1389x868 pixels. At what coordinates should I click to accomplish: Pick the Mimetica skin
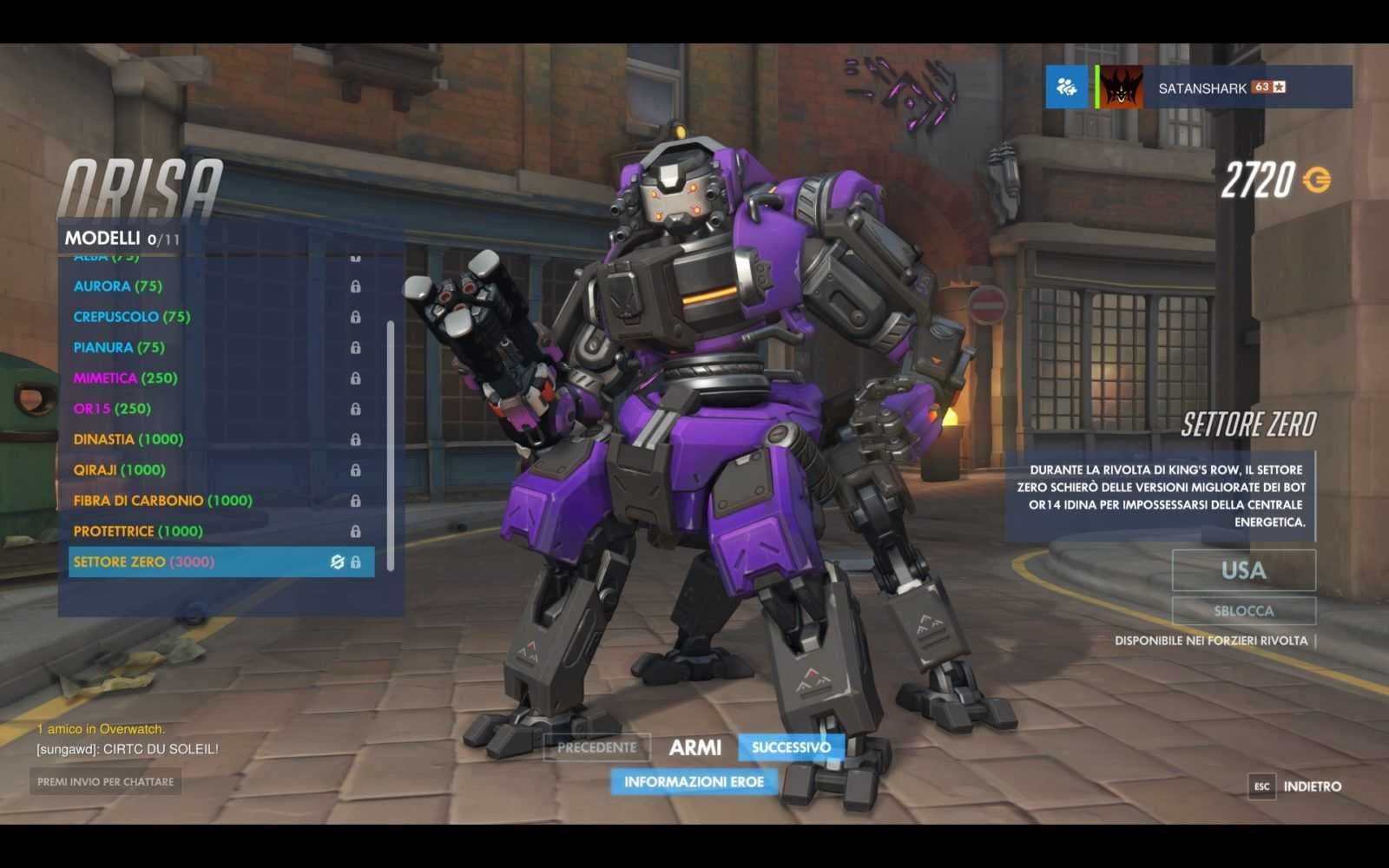point(126,378)
